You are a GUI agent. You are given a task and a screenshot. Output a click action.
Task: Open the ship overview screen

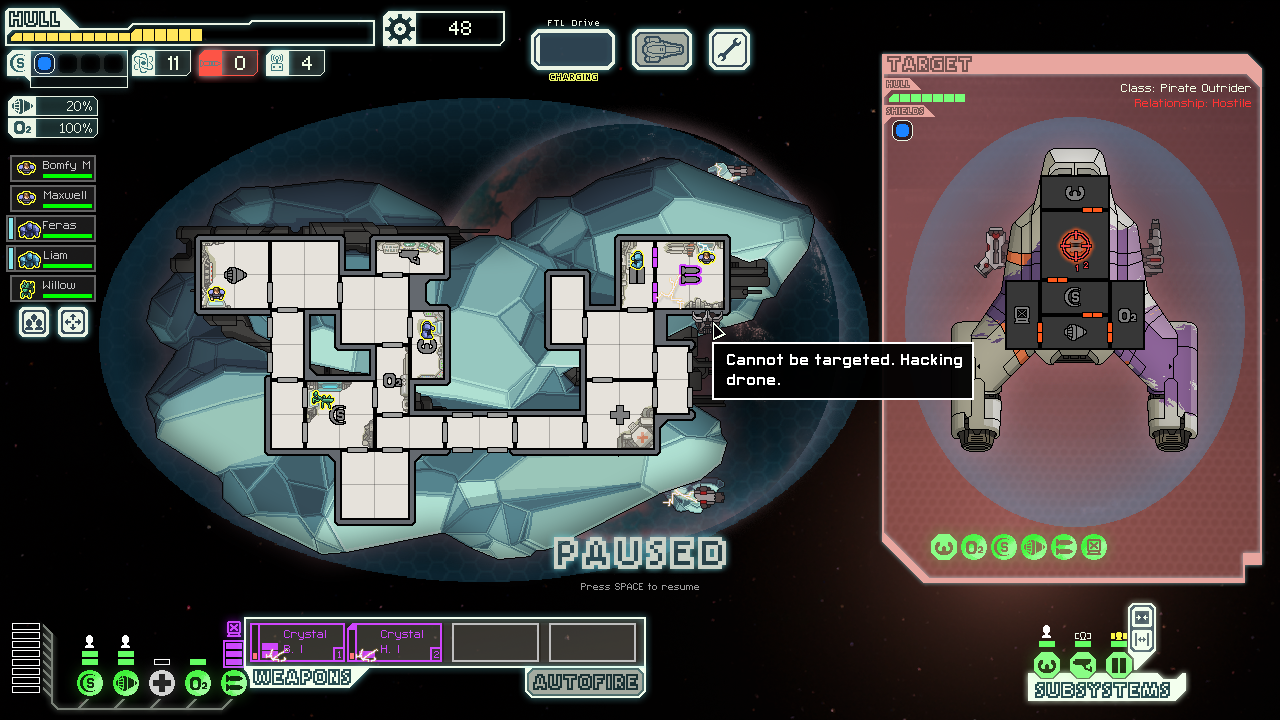point(662,50)
